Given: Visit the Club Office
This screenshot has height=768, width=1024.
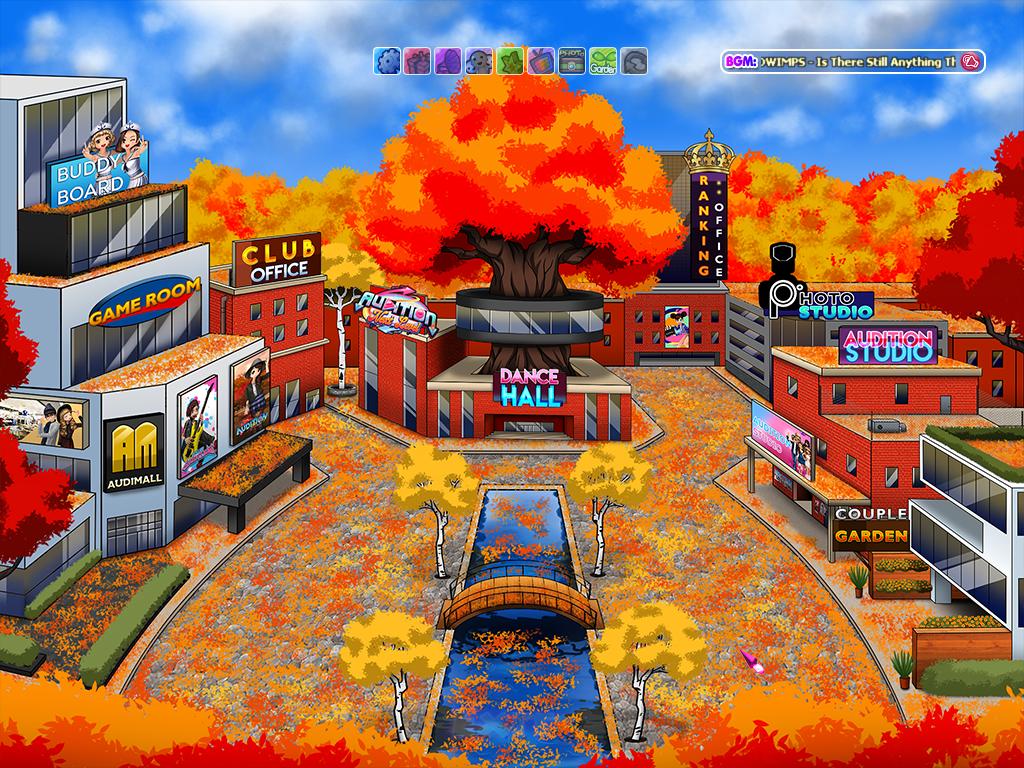Looking at the screenshot, I should (x=278, y=260).
